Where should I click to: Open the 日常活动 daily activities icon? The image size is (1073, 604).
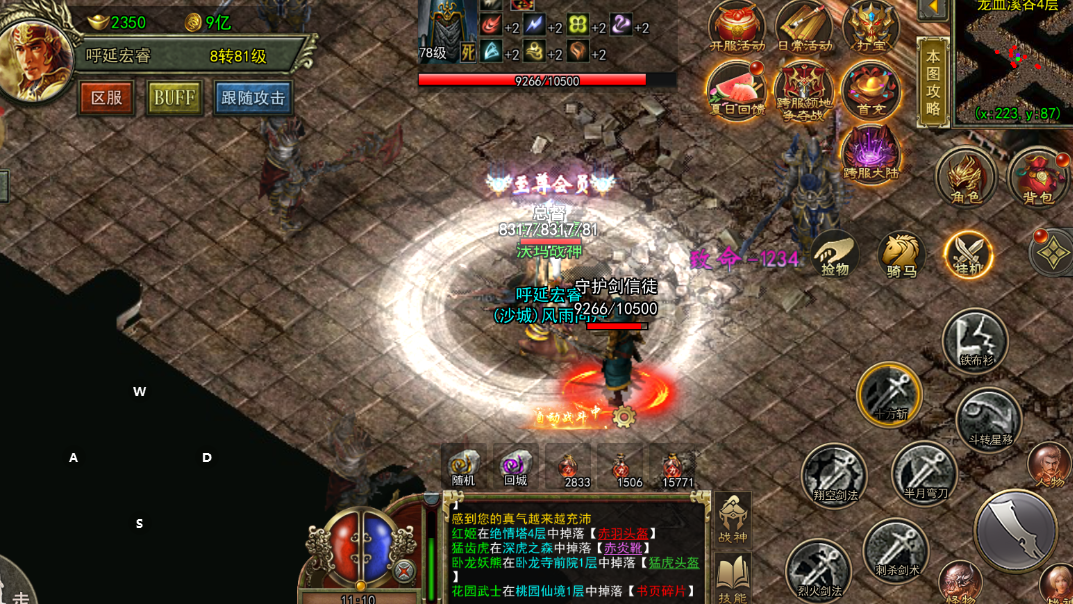pos(804,27)
